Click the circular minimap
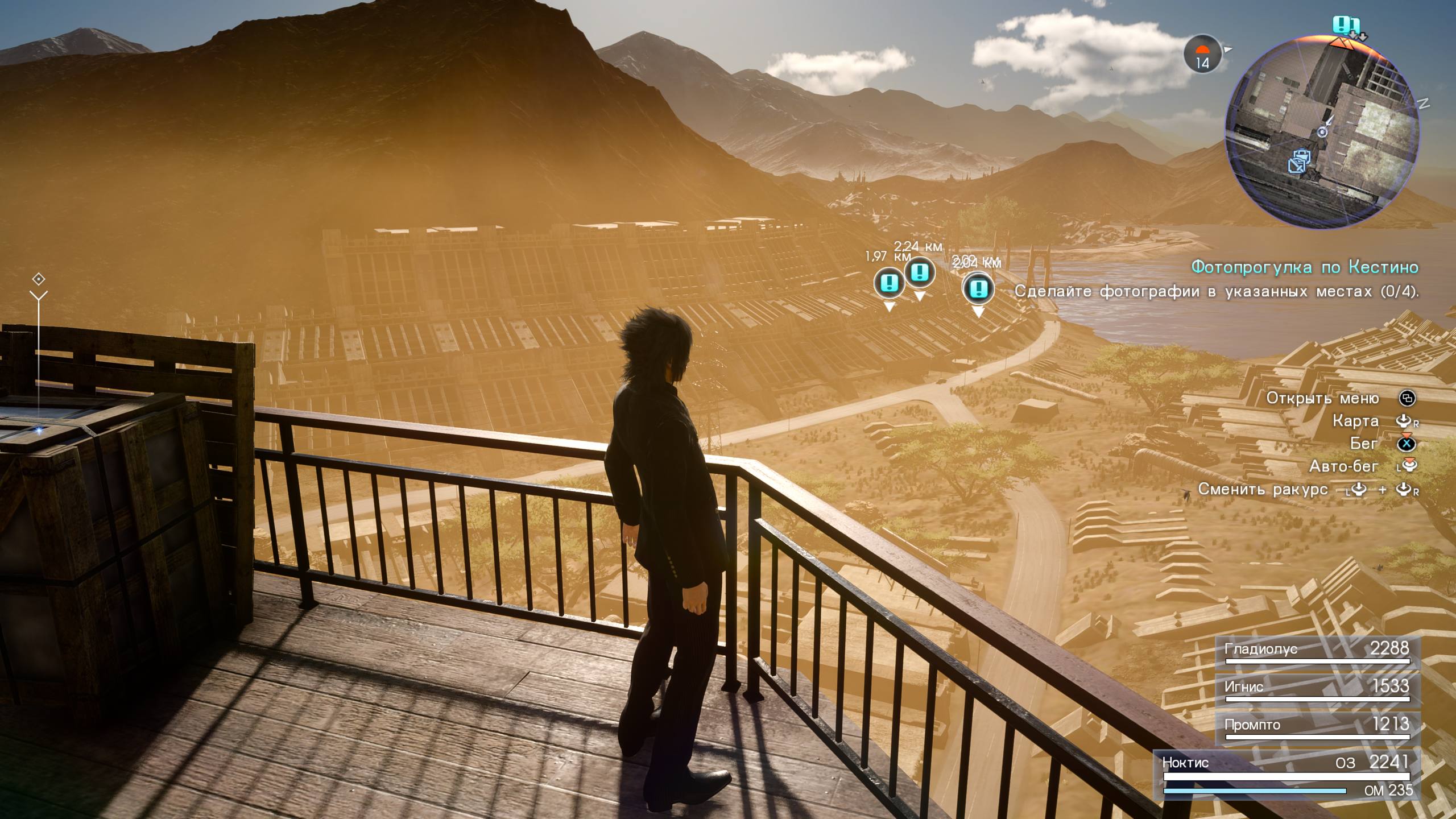Screen dimensions: 1456x819 (1321, 132)
